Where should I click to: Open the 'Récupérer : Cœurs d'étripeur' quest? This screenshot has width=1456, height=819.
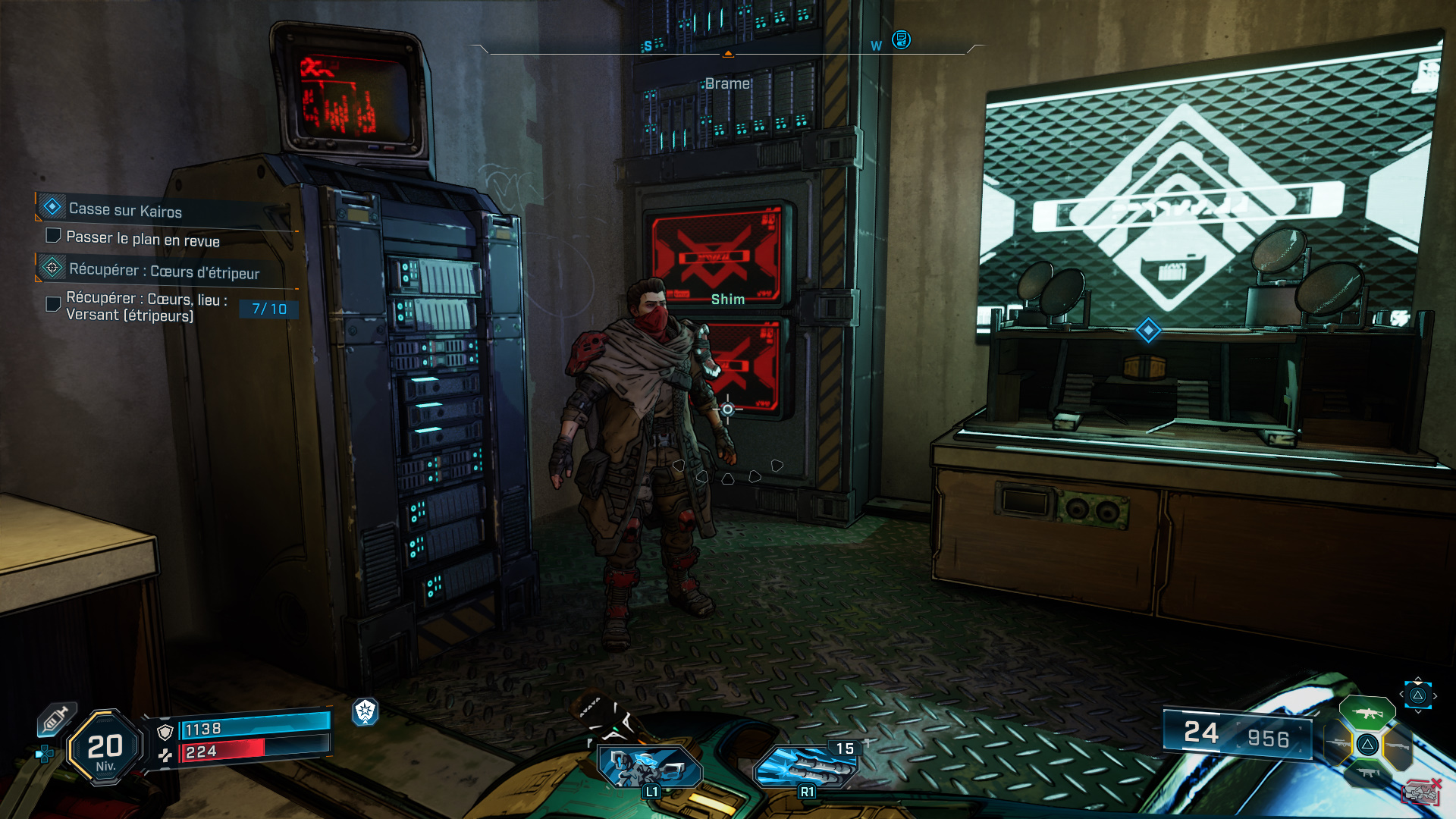(x=164, y=271)
